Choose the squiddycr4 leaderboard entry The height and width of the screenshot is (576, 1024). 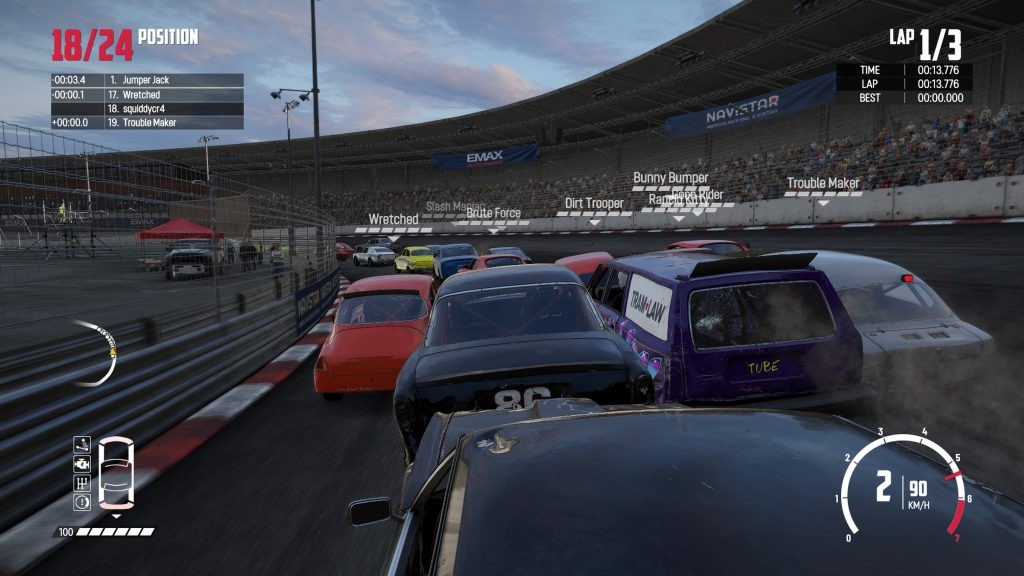click(x=147, y=108)
